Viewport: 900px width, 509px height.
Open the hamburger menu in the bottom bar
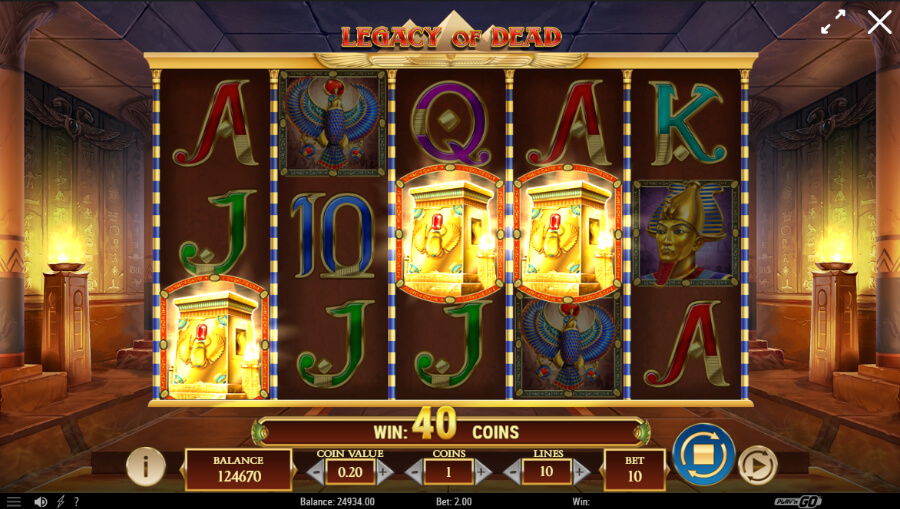(x=13, y=501)
